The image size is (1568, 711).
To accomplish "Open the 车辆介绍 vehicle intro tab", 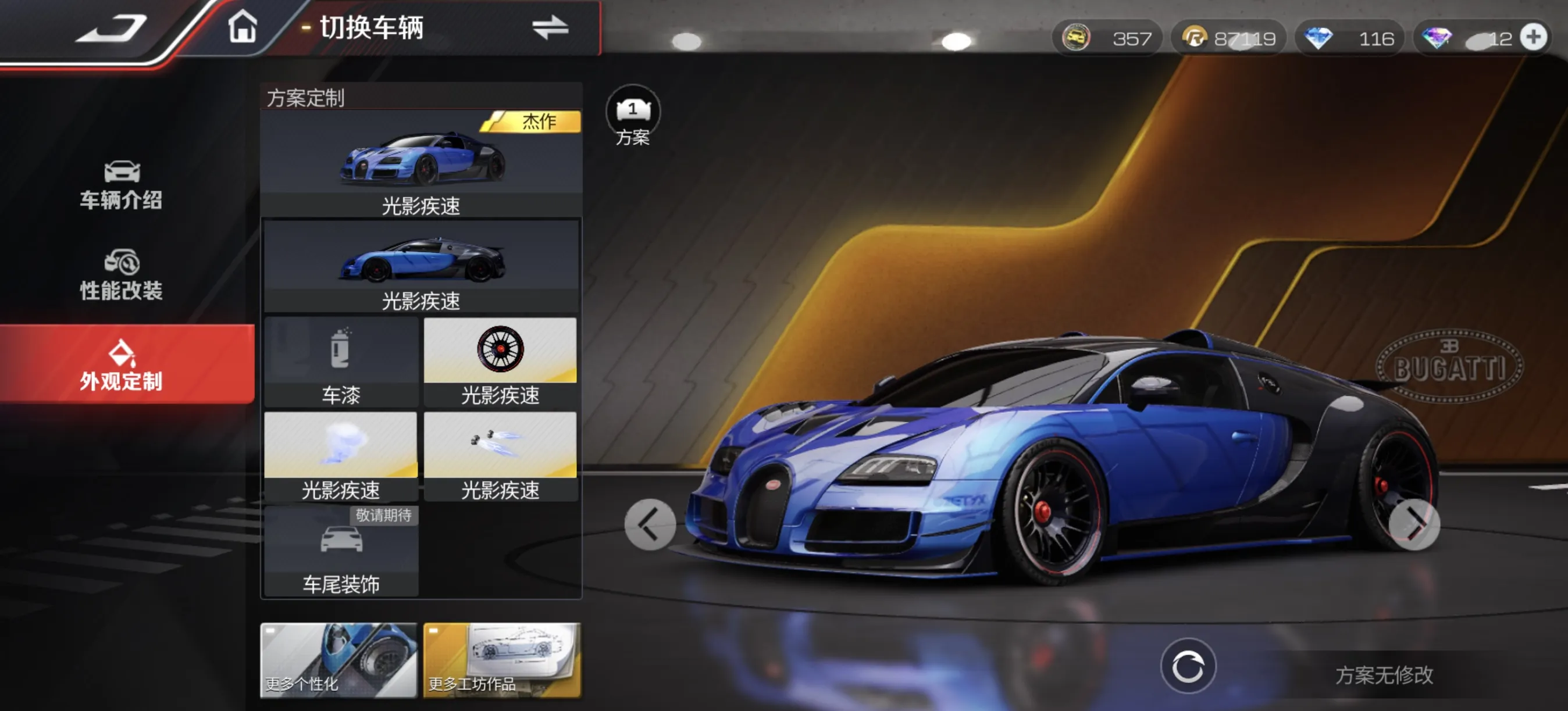I will coord(122,185).
